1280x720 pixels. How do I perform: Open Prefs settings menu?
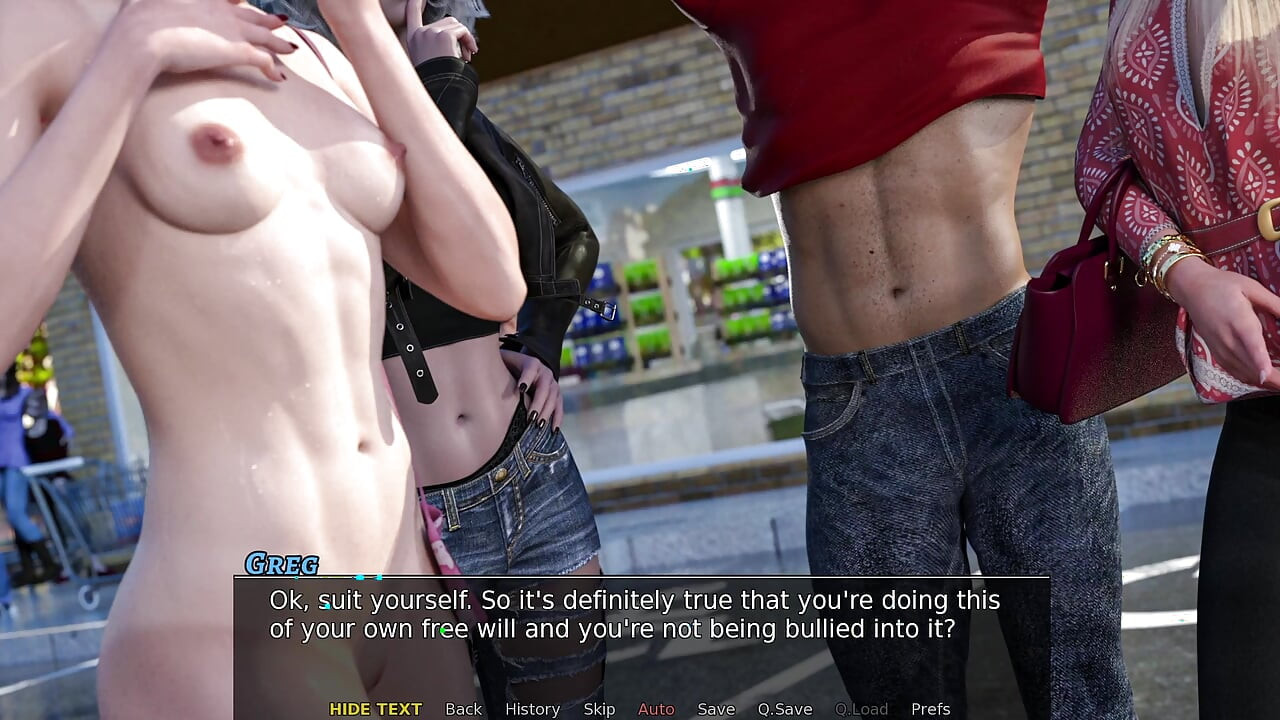click(930, 709)
